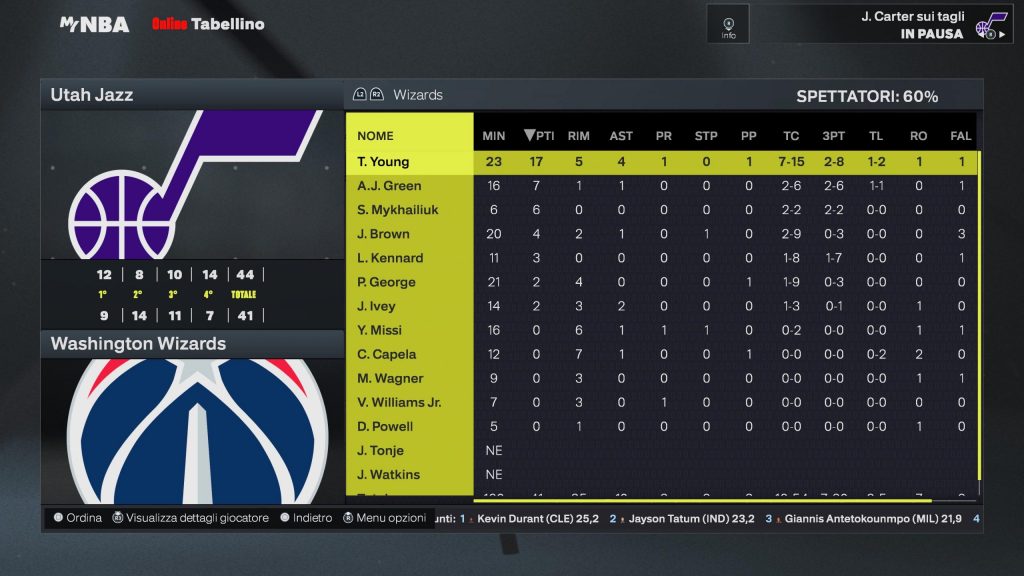Open the Info icon panel
Image resolution: width=1024 pixels, height=576 pixels.
pos(728,24)
